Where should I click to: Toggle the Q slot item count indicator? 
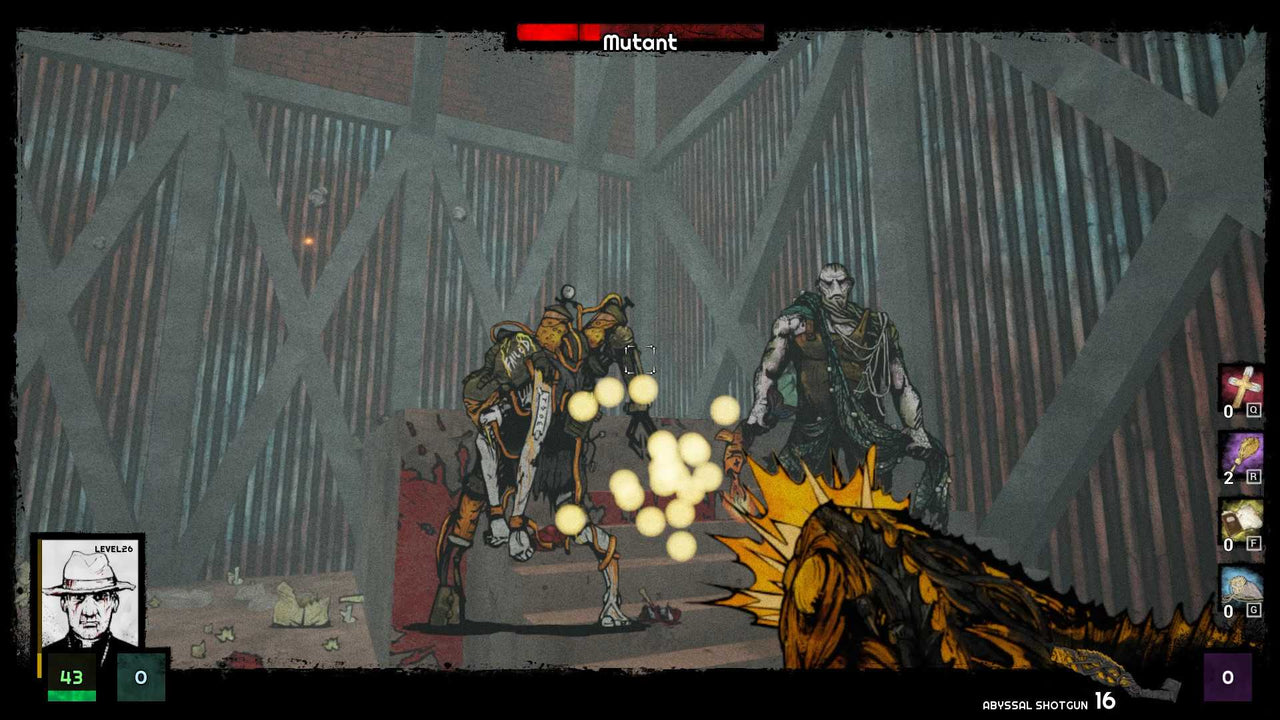click(1227, 410)
